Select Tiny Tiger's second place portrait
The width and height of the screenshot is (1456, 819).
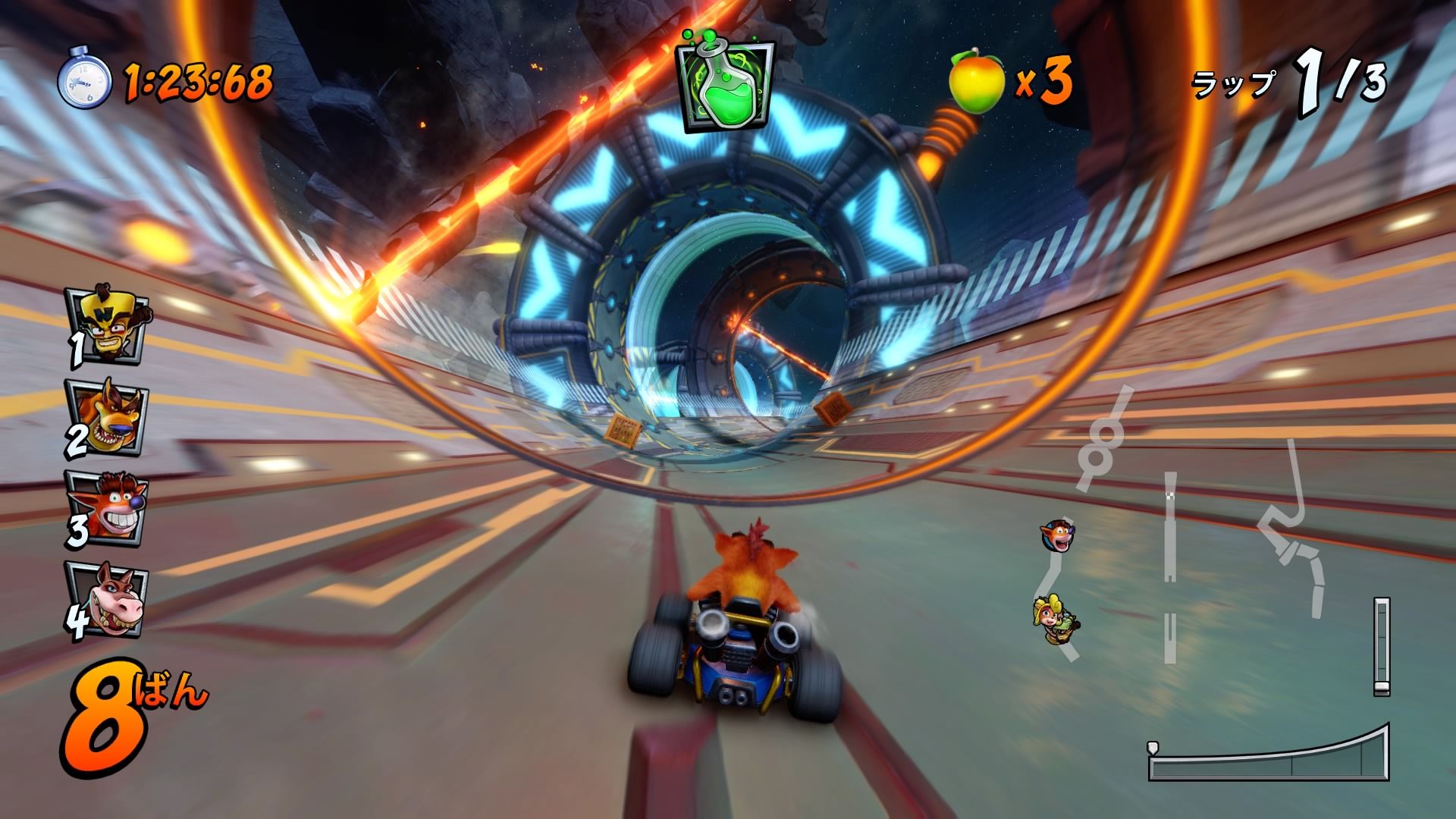108,419
